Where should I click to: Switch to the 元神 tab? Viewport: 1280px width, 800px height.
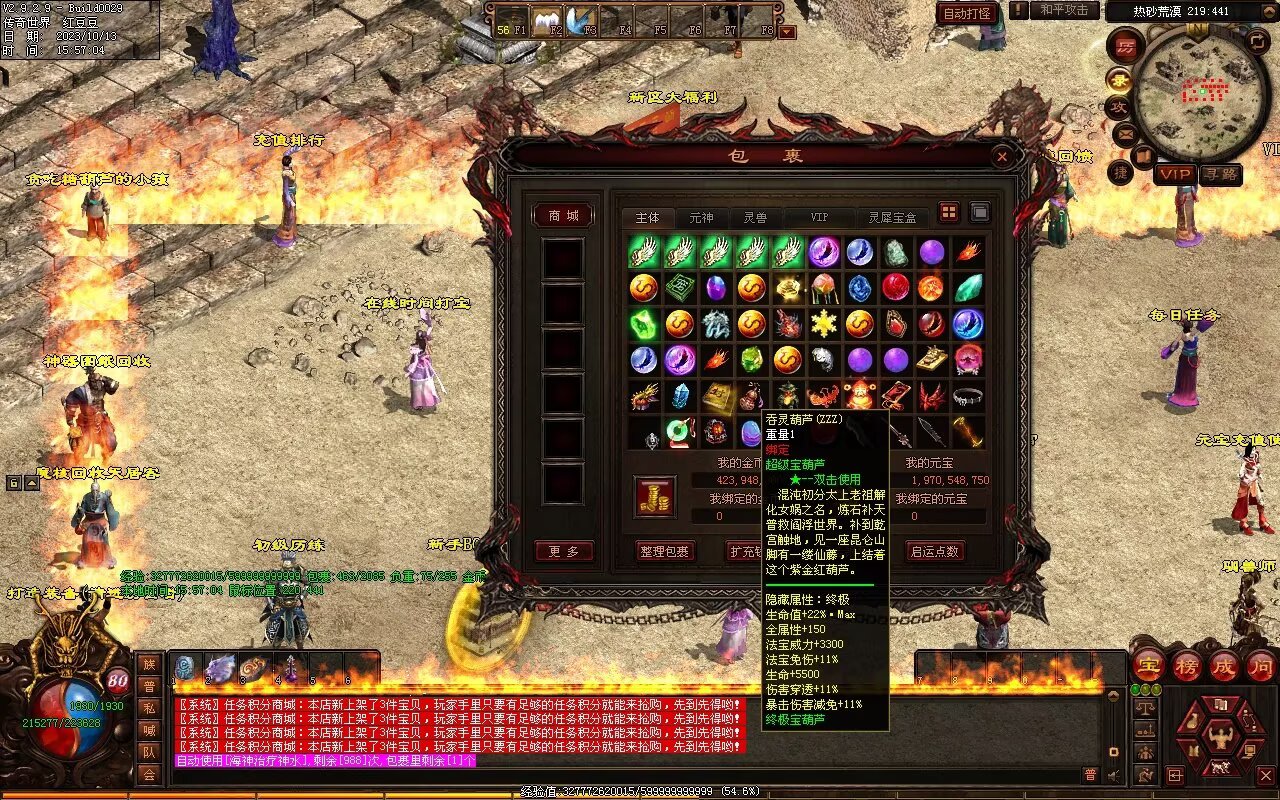pos(701,217)
